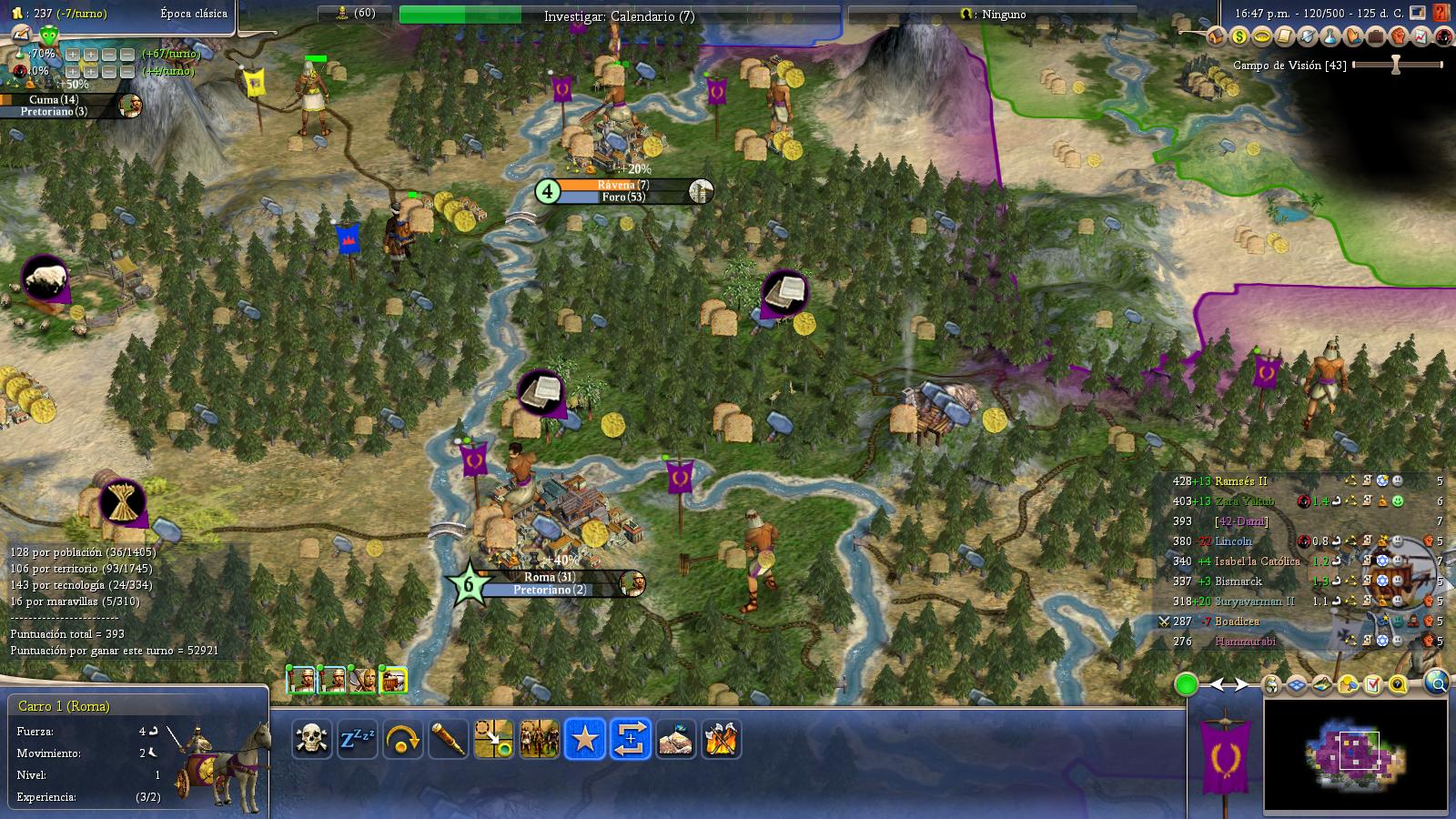1456x819 pixels.
Task: Select the yellow-highlighted chariot unit portrait
Action: [x=393, y=680]
